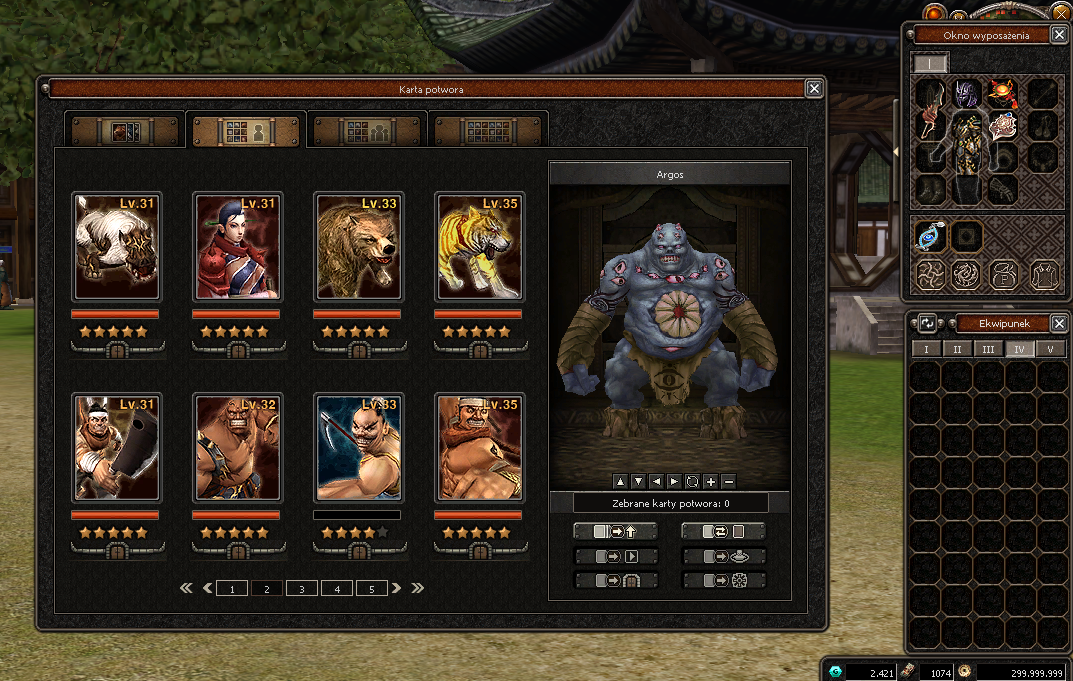Go to page 3 of monster cards
The height and width of the screenshot is (681, 1073).
(x=302, y=589)
